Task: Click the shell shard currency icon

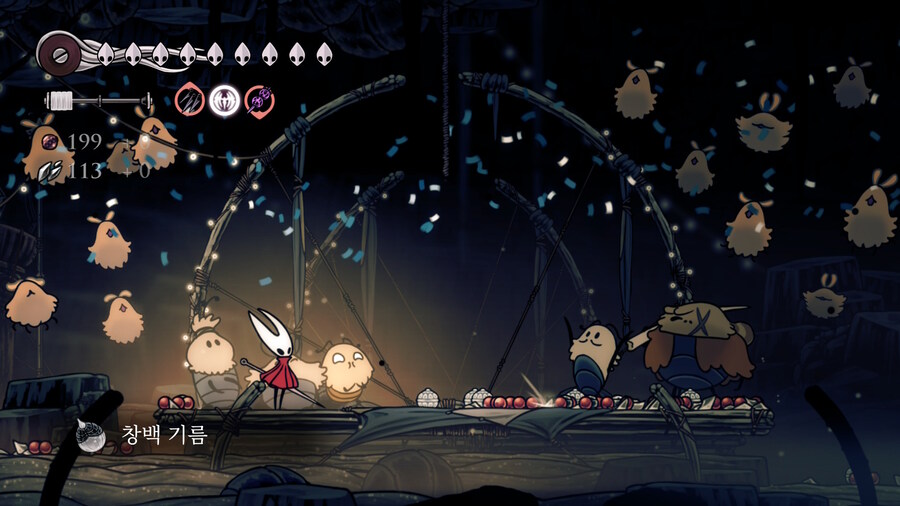Action: [x=49, y=171]
